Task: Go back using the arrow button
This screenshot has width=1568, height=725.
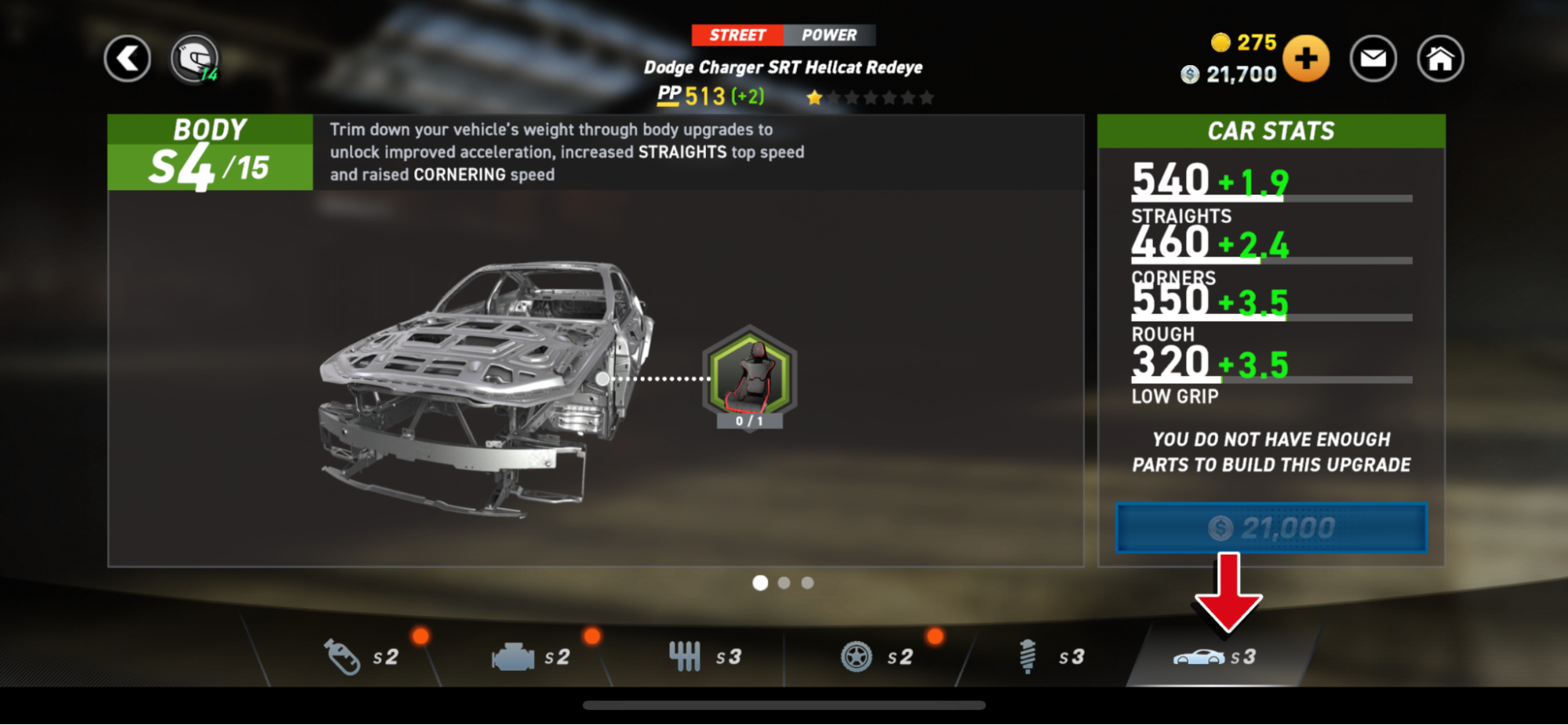Action: 127,58
